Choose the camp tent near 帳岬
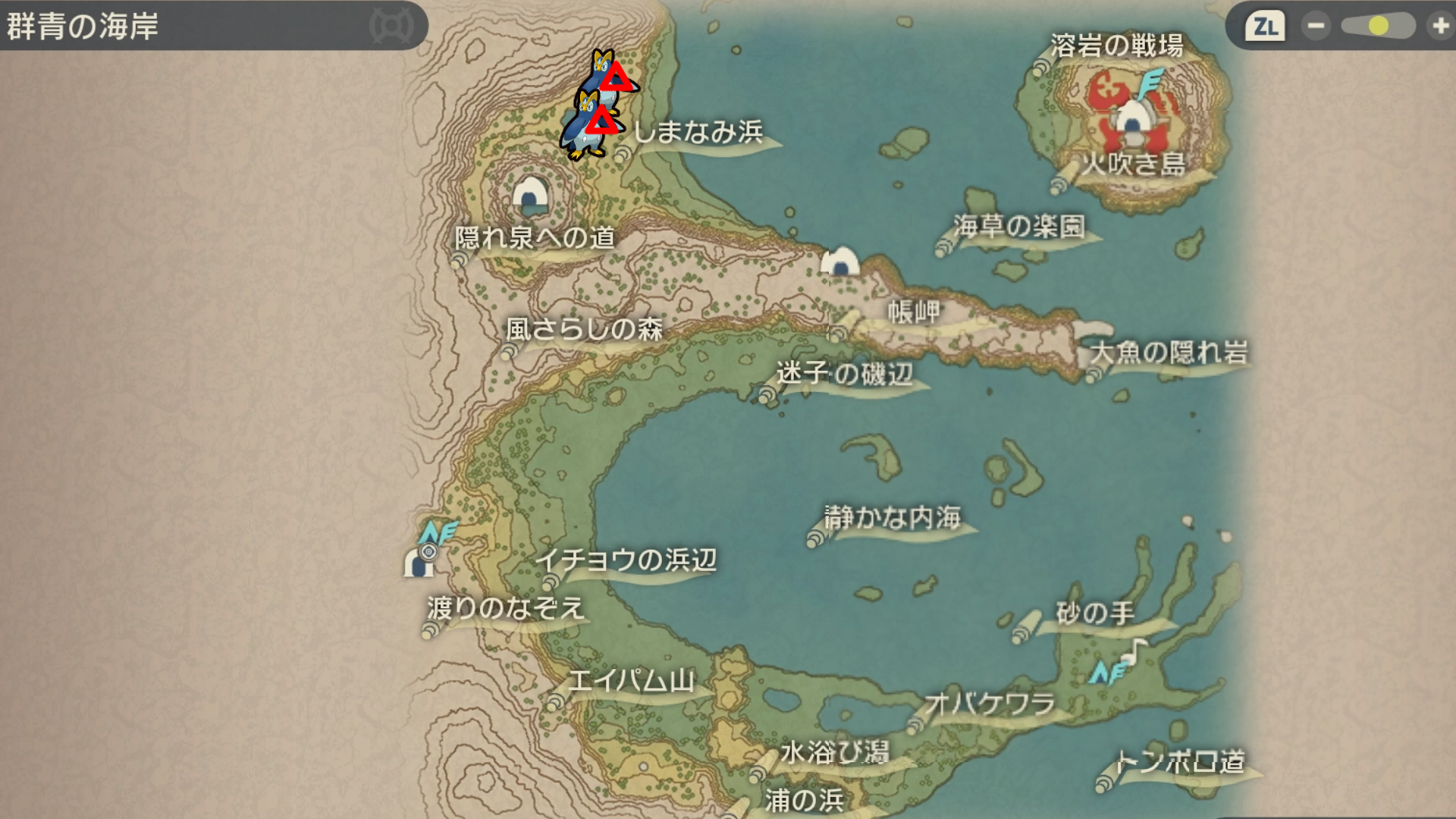 click(x=840, y=262)
